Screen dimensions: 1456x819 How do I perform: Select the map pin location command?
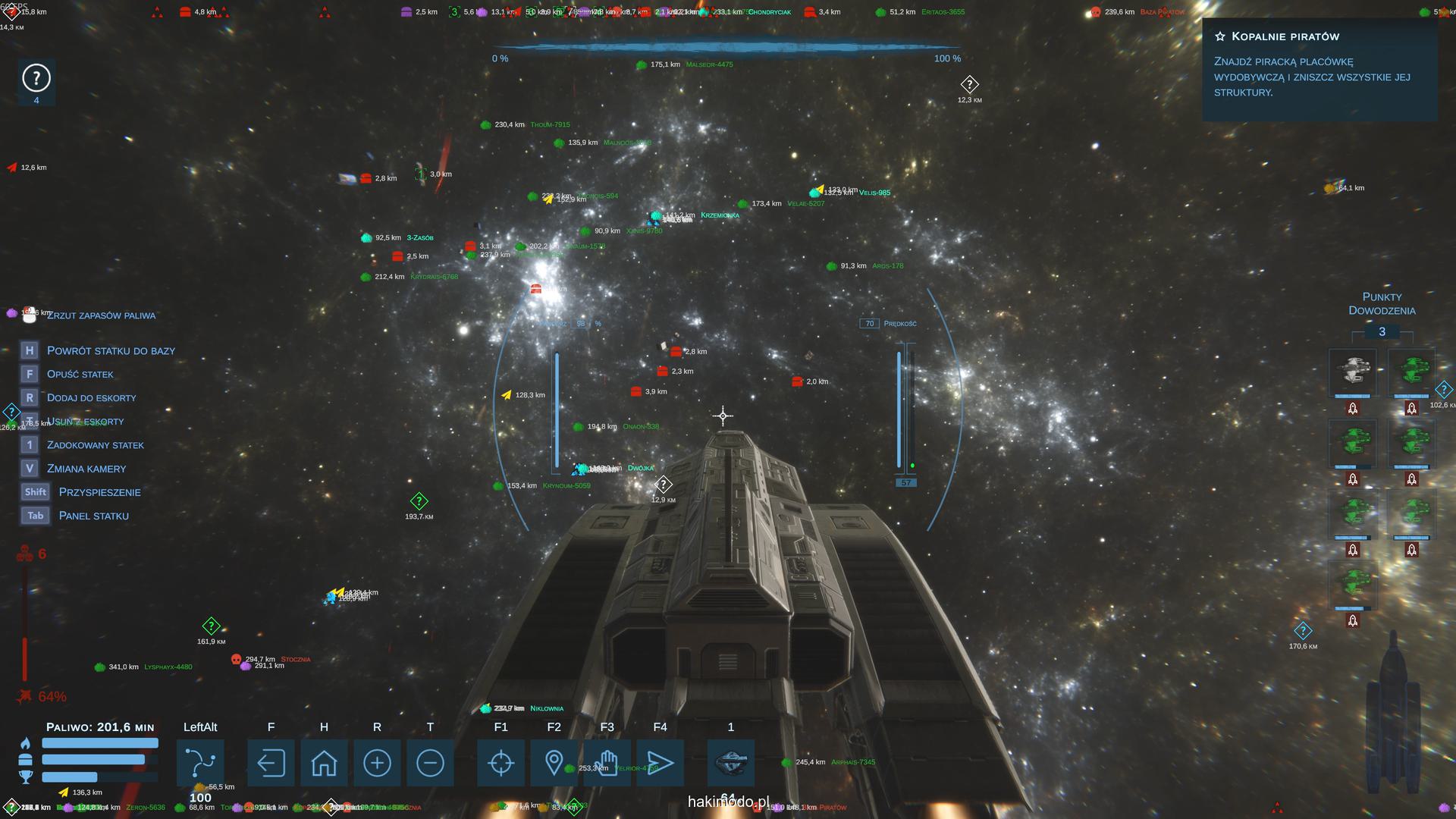click(x=554, y=762)
